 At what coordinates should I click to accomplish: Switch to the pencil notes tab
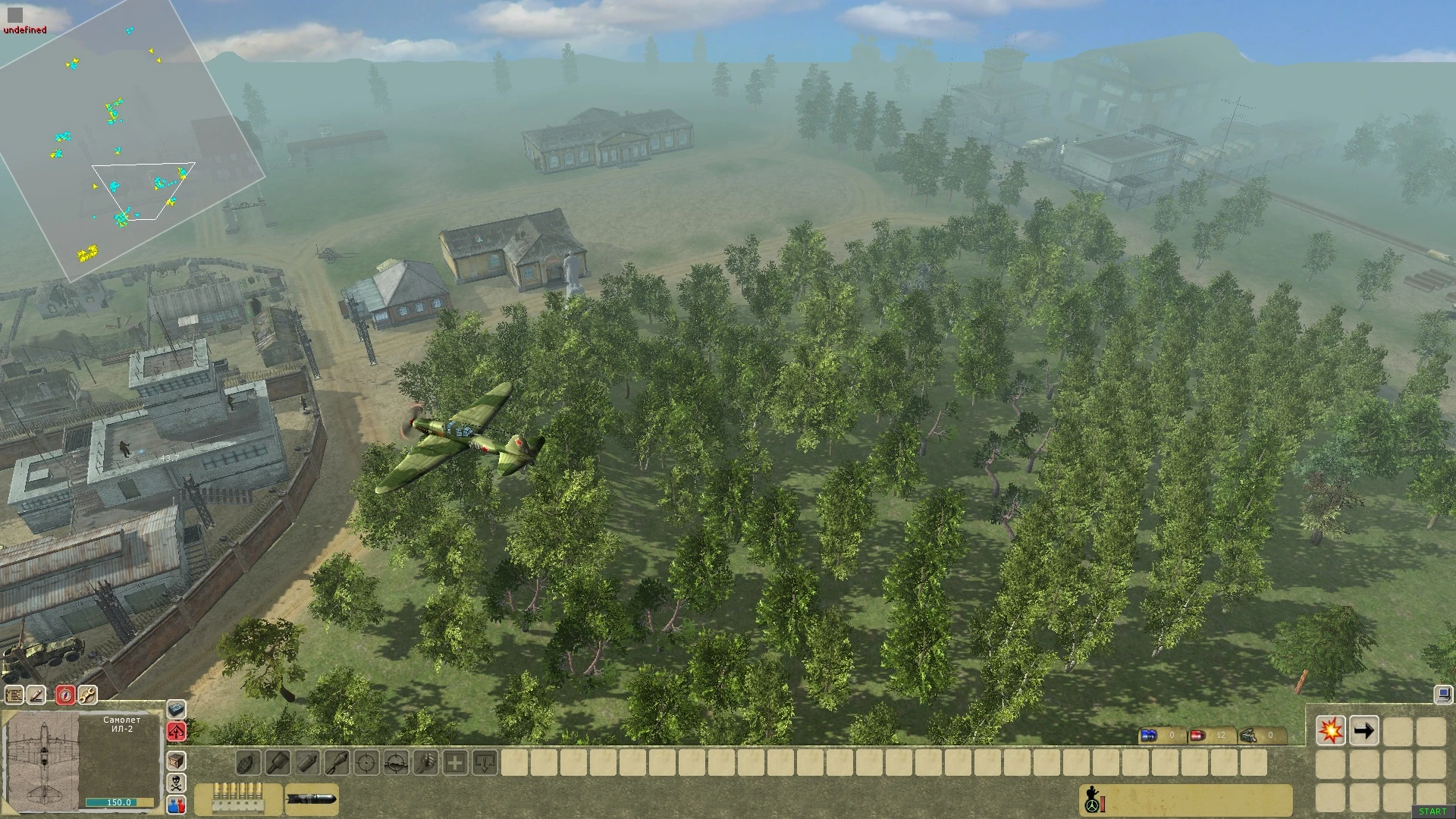click(37, 694)
